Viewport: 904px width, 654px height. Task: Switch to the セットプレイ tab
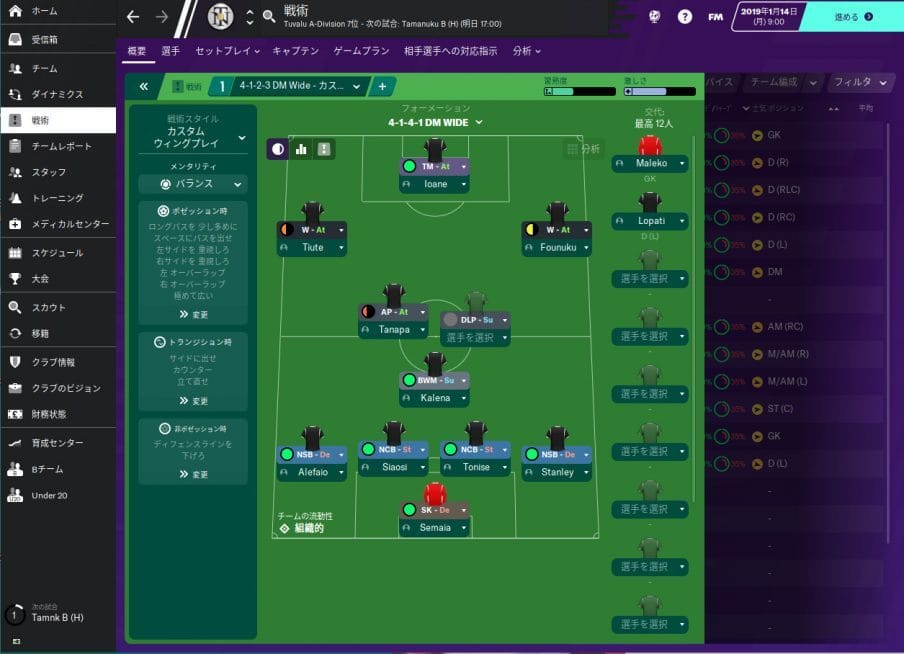[226, 51]
